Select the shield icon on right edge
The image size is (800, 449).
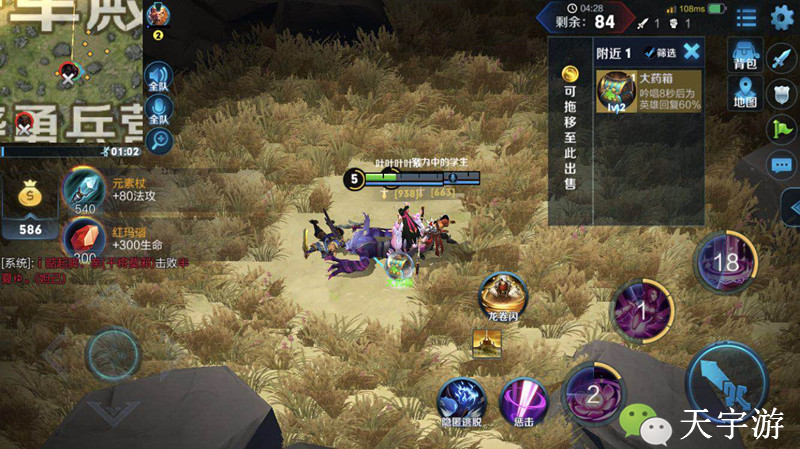click(x=781, y=93)
